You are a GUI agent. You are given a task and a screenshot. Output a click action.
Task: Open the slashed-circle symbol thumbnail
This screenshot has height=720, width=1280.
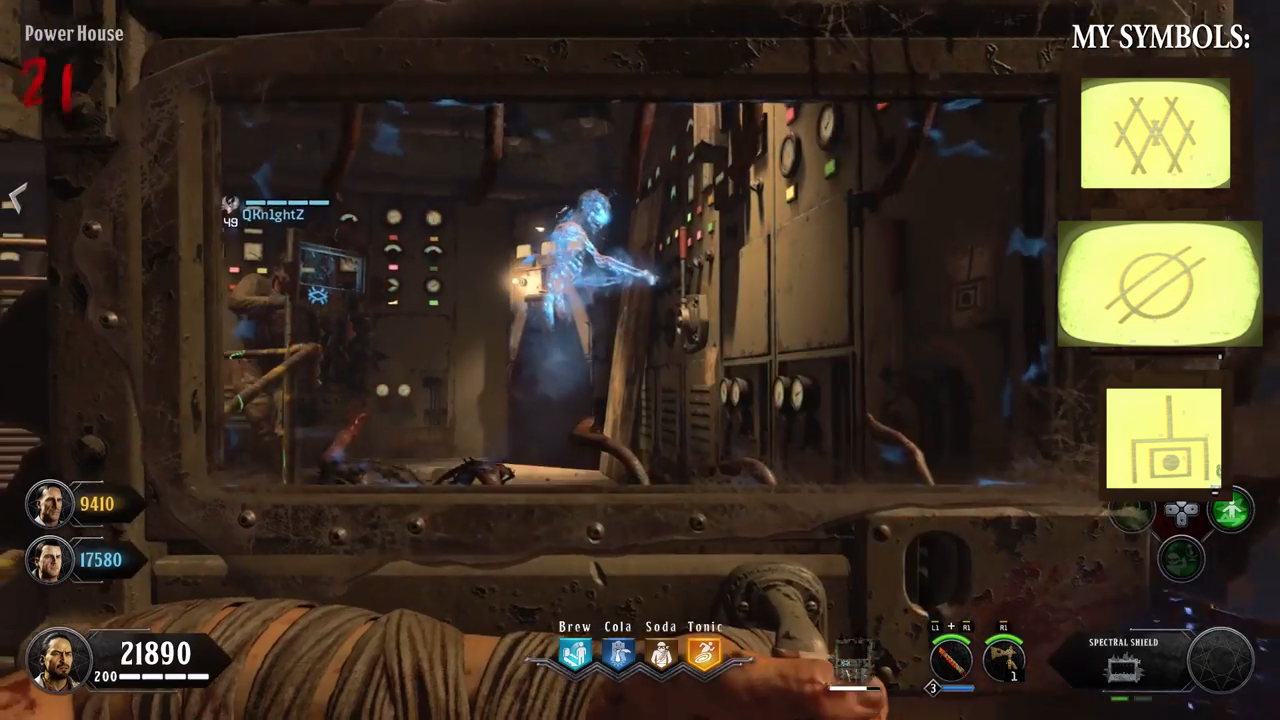point(1159,284)
